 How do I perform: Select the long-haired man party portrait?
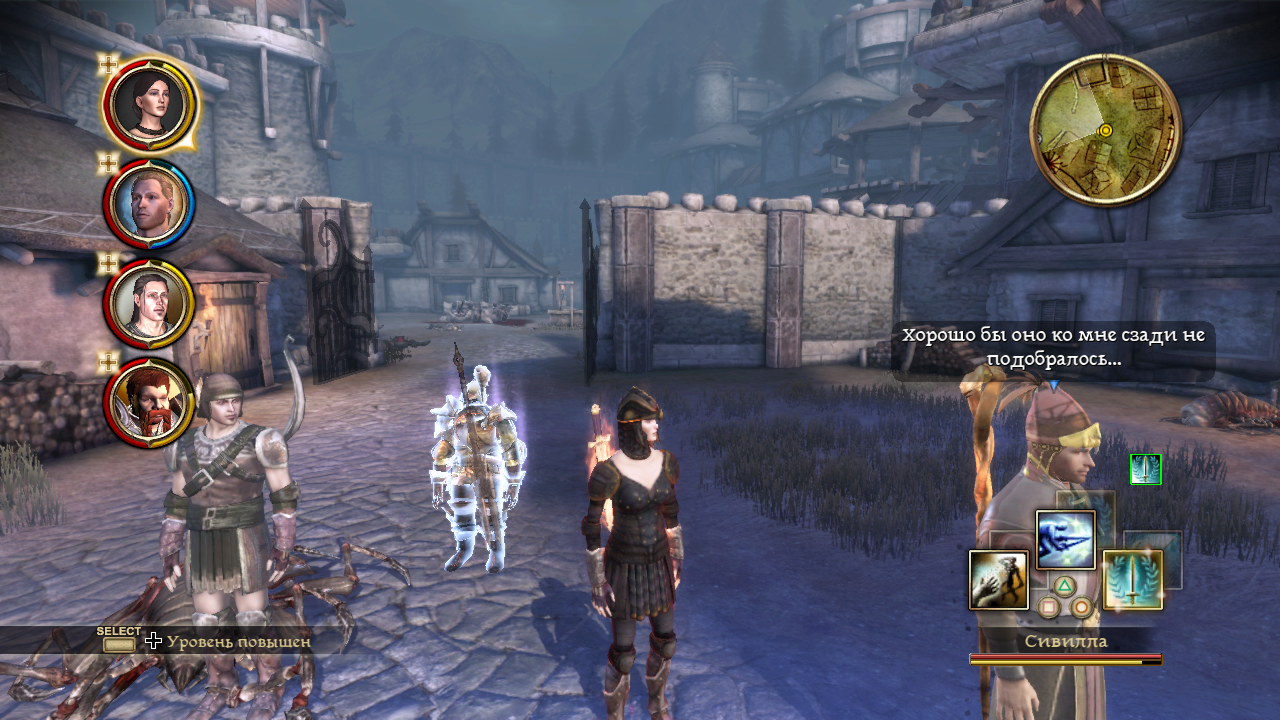[x=149, y=303]
